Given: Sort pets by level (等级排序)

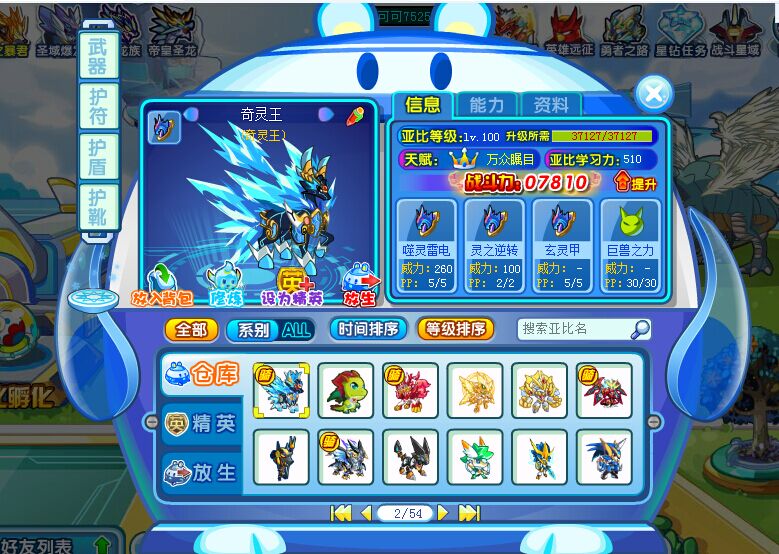Looking at the screenshot, I should click(x=455, y=329).
